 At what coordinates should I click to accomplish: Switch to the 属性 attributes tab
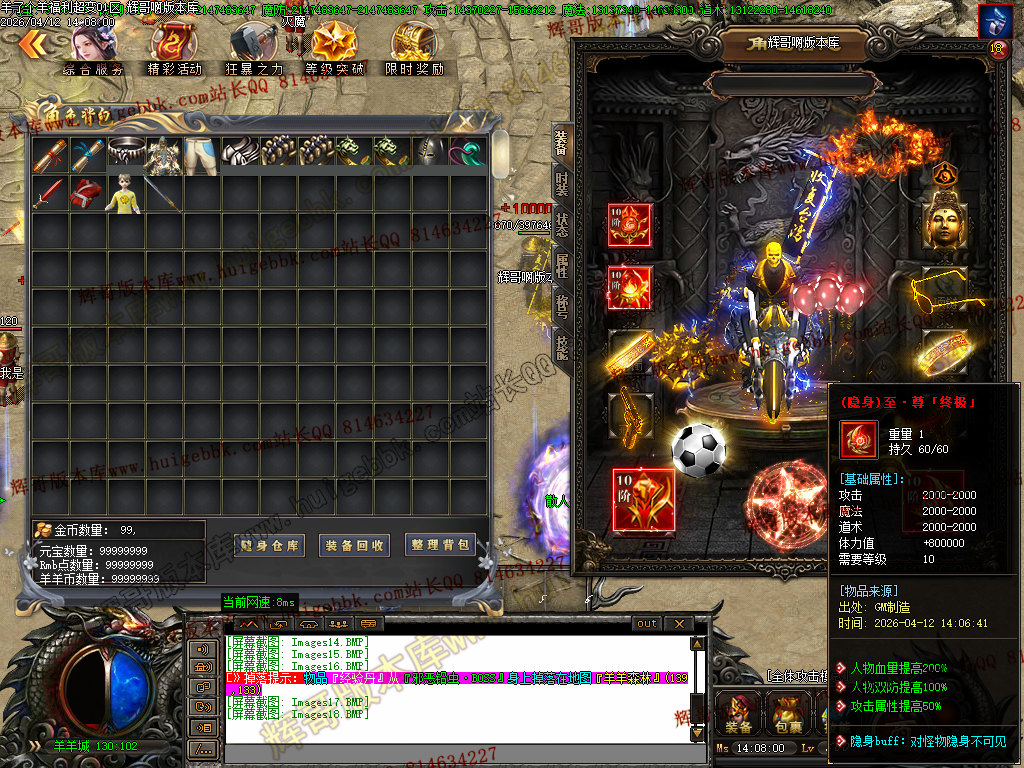(561, 265)
